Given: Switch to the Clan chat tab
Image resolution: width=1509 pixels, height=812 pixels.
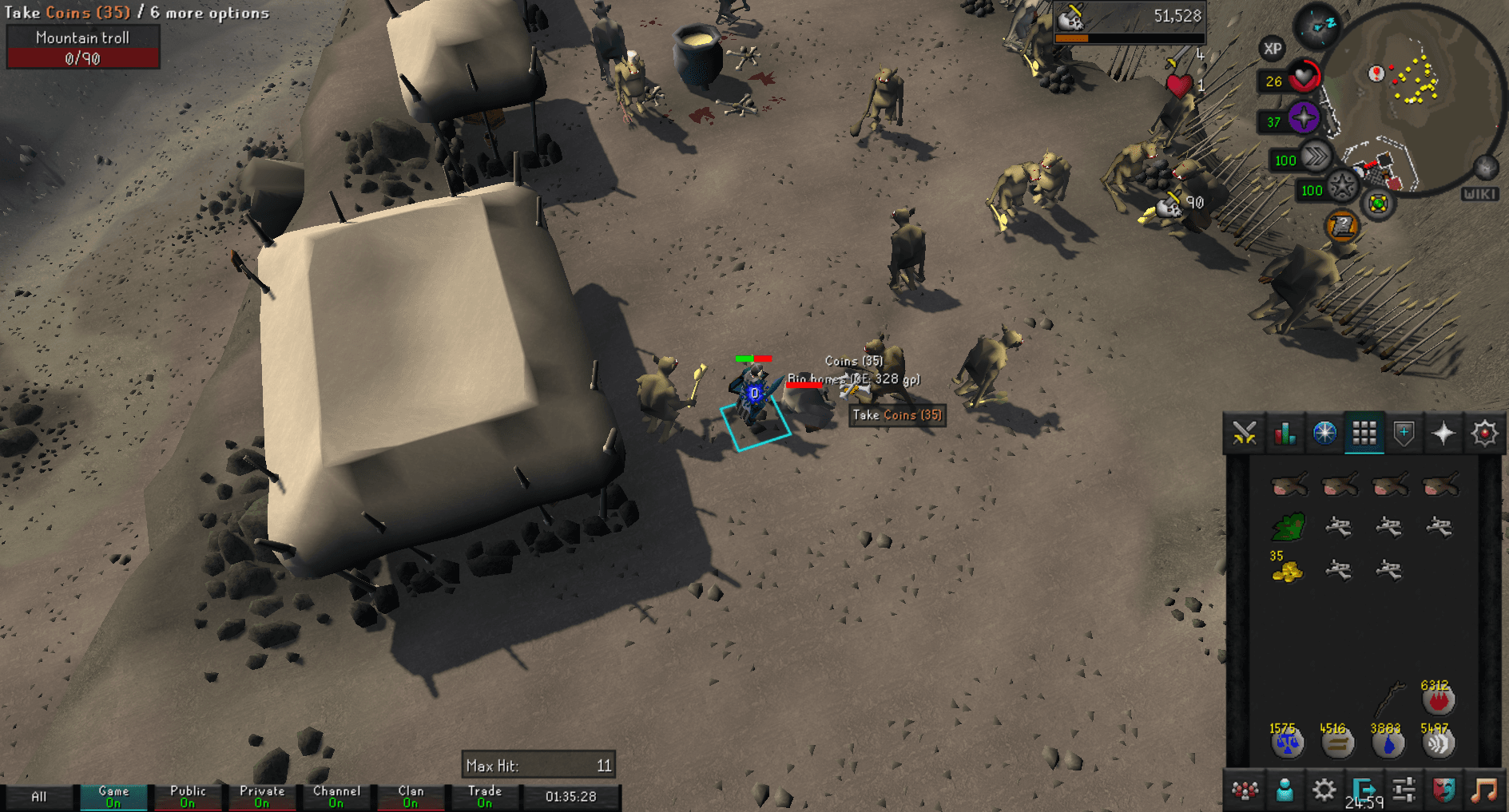Looking at the screenshot, I should tap(411, 795).
